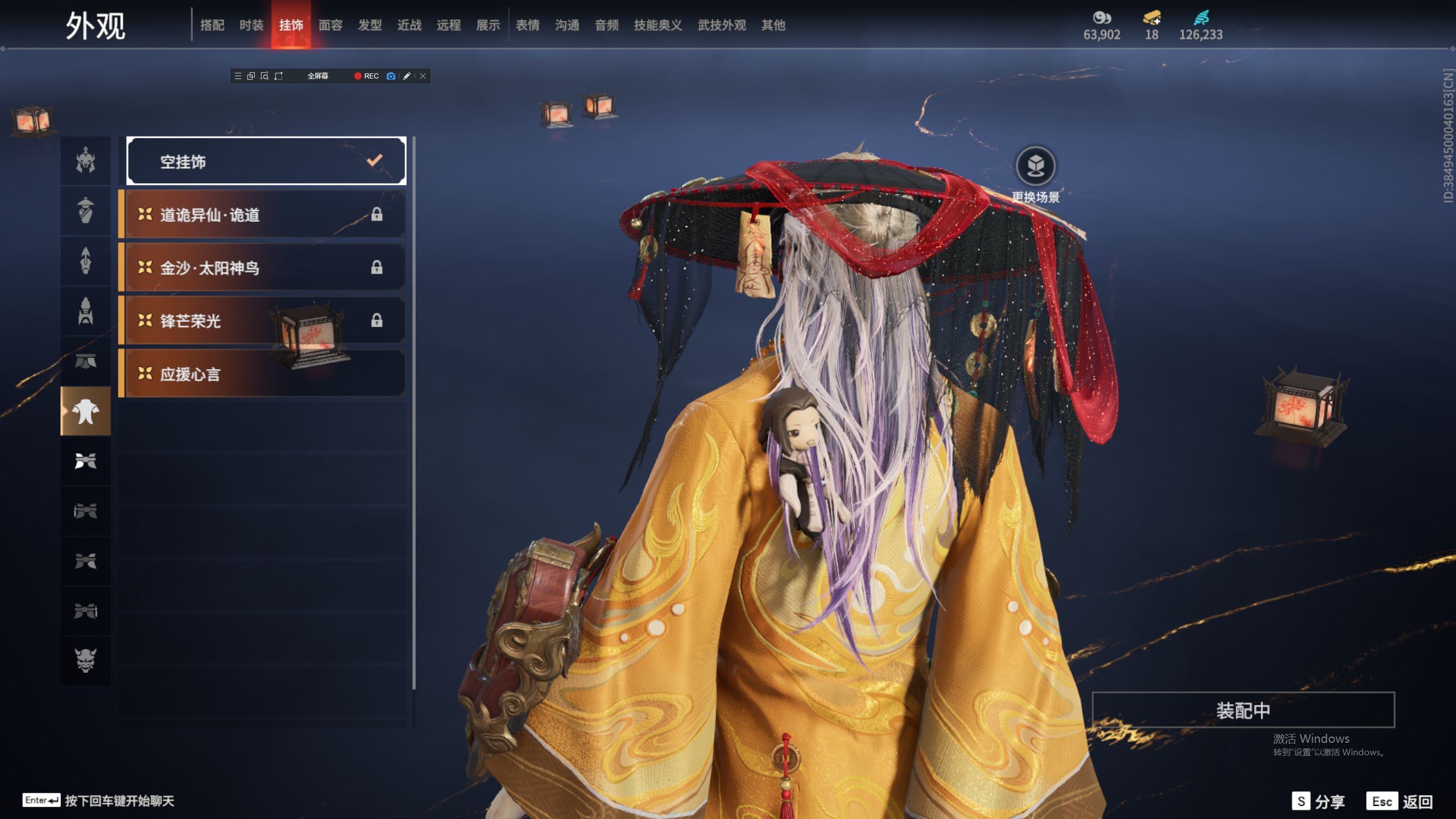Choose the 锋芒荣光 accessory entry
The height and width of the screenshot is (819, 1456).
point(264,321)
